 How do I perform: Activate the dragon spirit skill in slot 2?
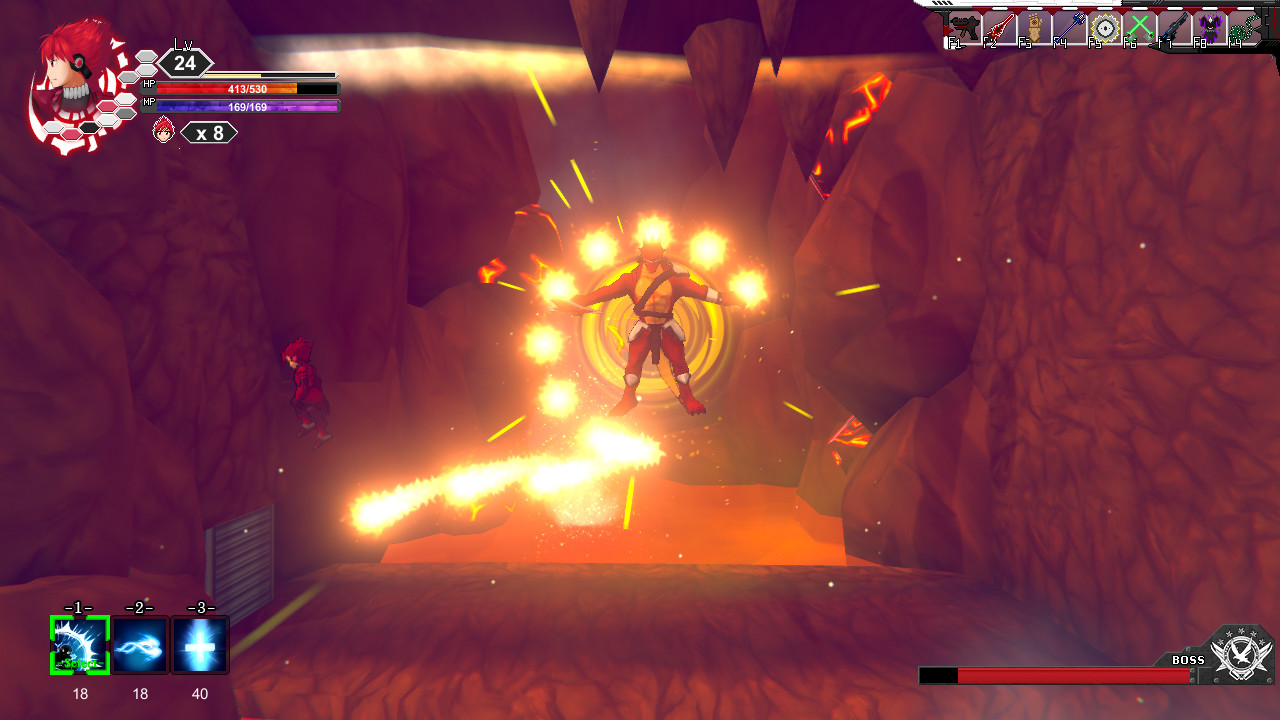(x=139, y=644)
